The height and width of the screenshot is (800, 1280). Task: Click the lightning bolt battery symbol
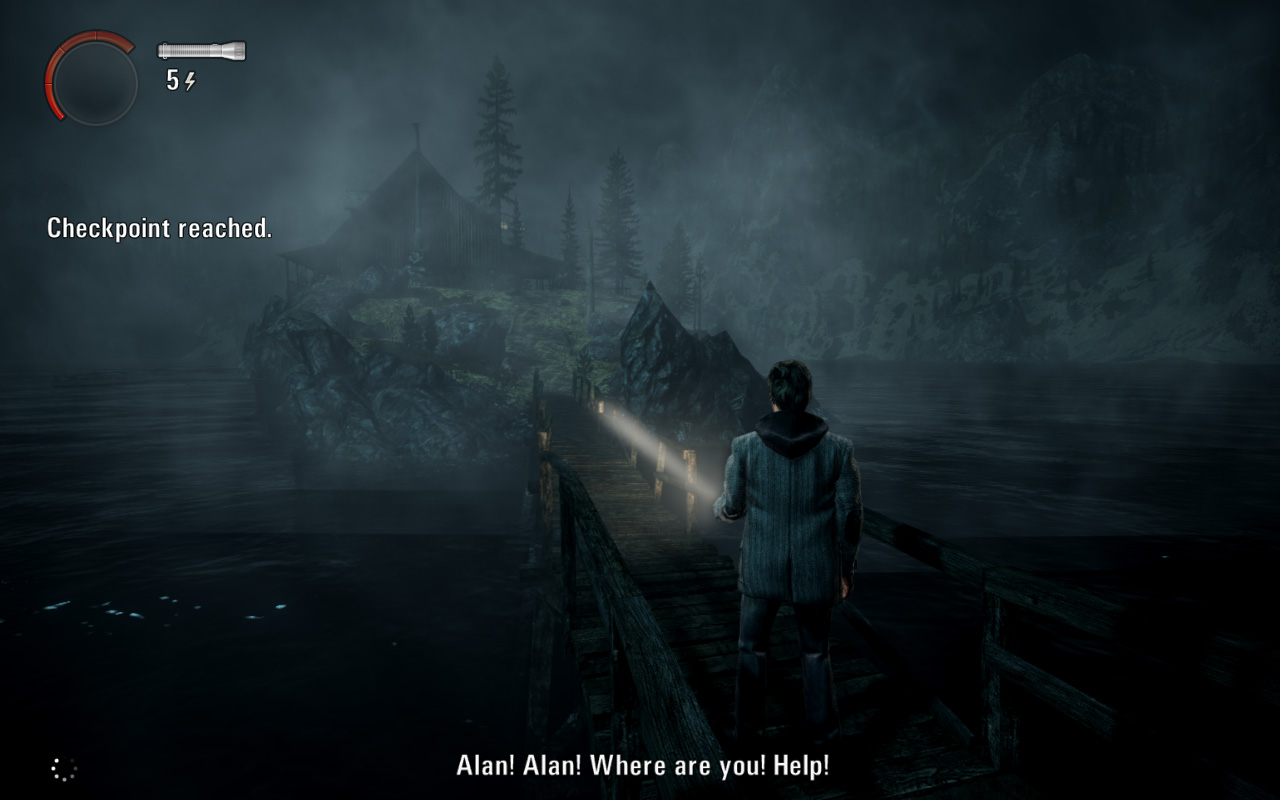[190, 81]
